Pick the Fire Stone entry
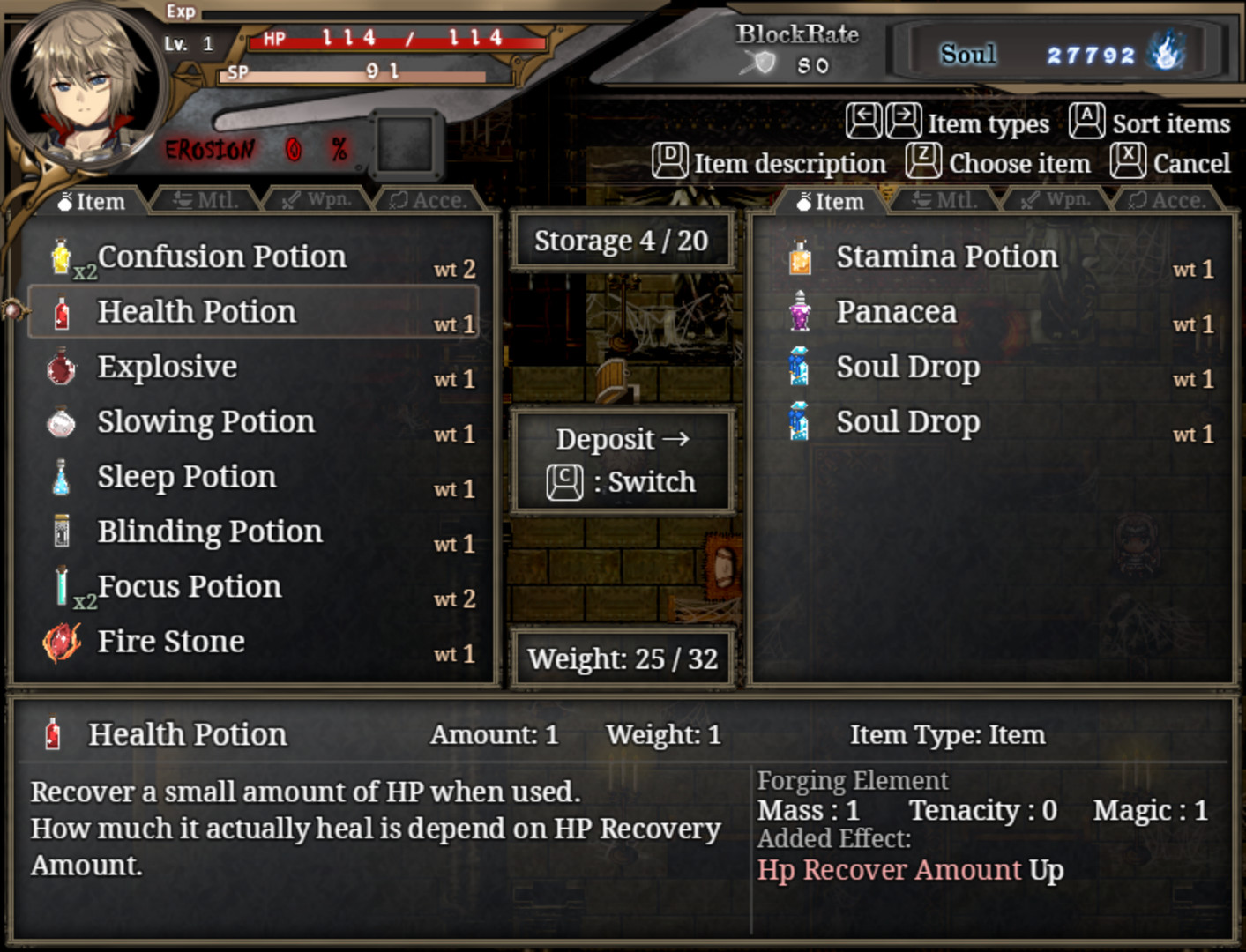Image resolution: width=1246 pixels, height=952 pixels. [x=171, y=642]
